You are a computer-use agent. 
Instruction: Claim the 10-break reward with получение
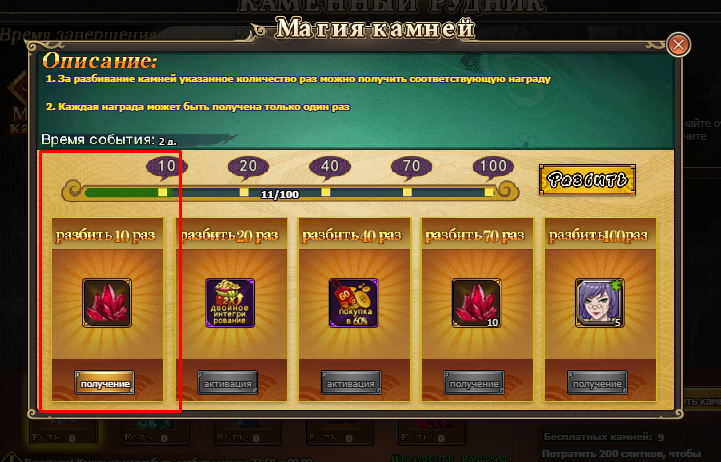point(104,383)
